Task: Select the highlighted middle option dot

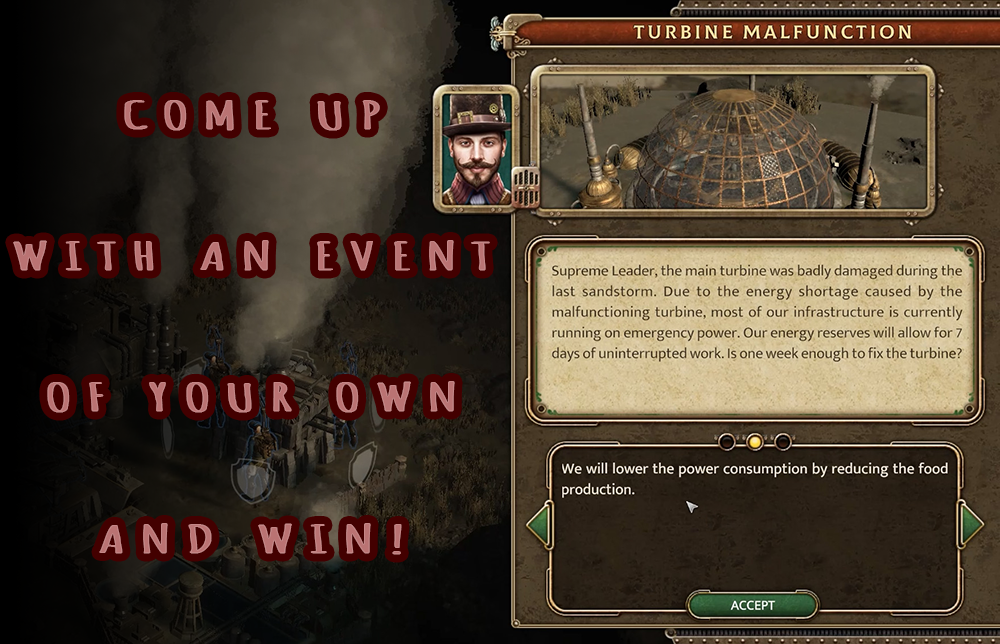Action: [x=755, y=441]
